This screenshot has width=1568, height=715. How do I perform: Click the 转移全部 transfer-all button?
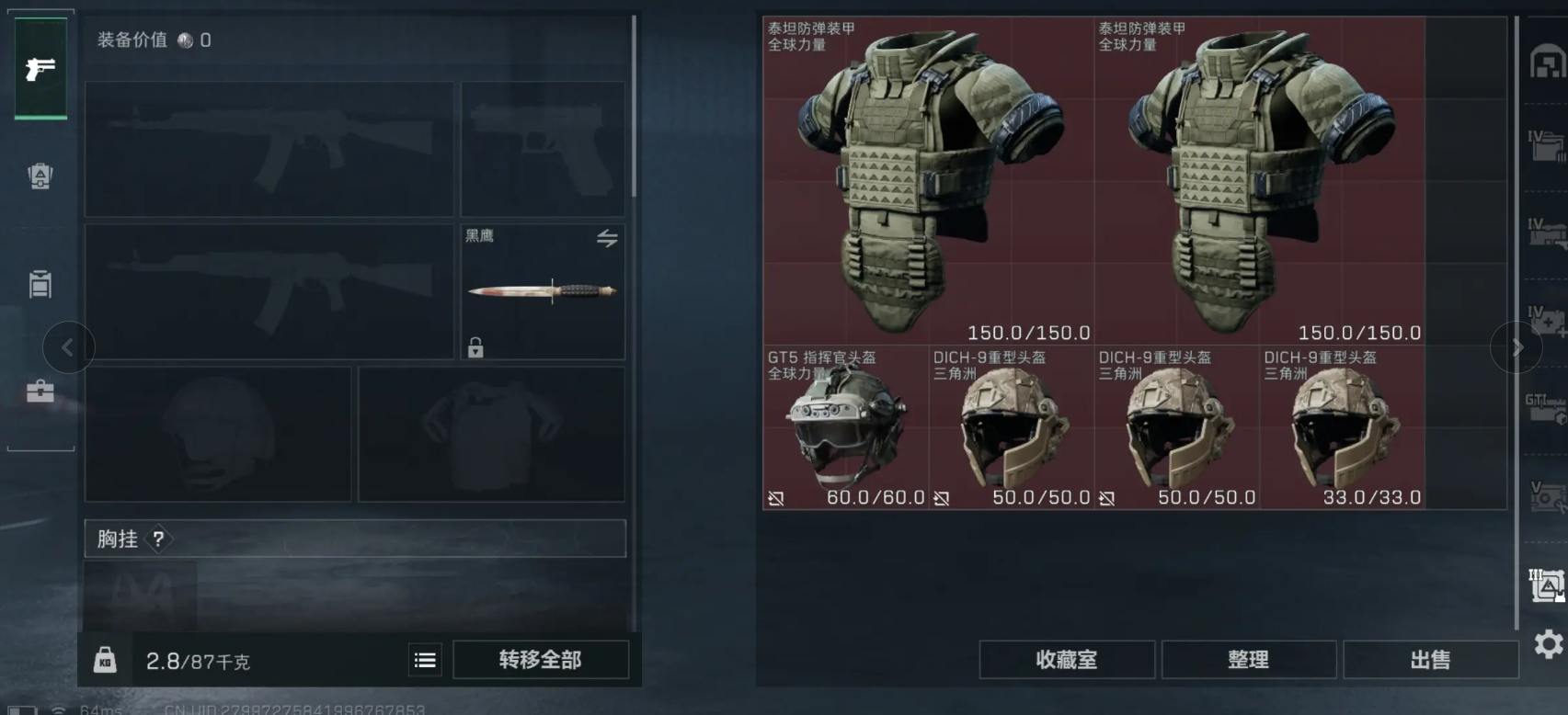tap(541, 660)
